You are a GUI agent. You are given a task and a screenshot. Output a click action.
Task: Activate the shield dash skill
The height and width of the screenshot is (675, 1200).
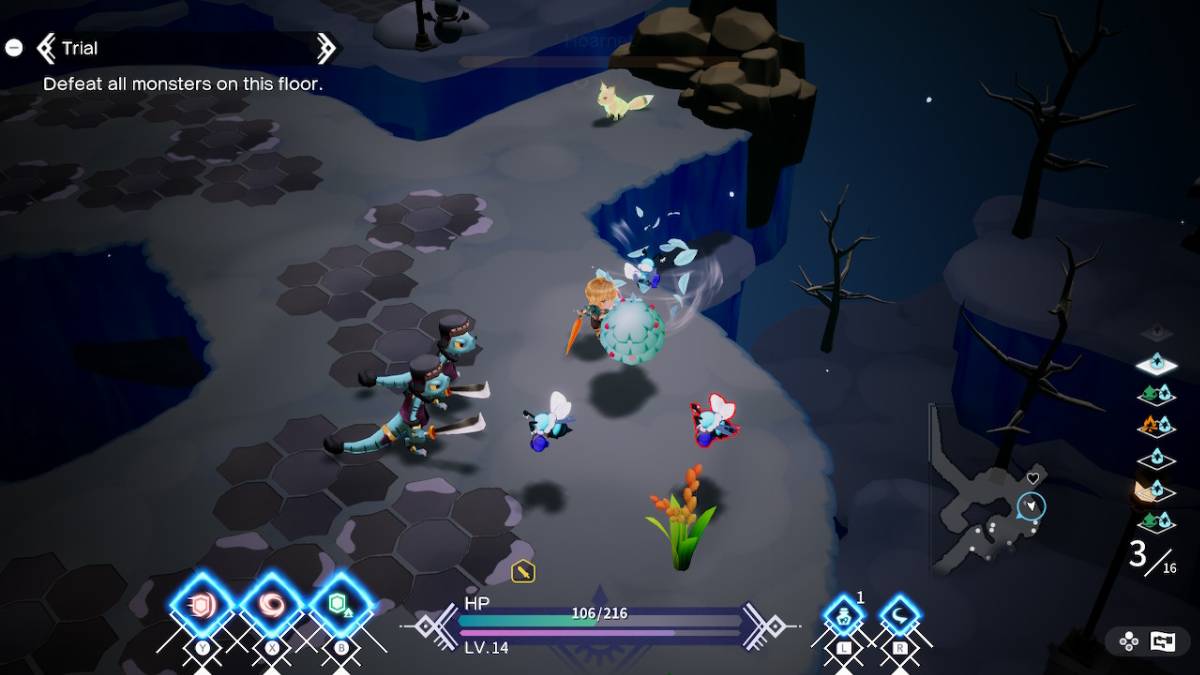[201, 607]
